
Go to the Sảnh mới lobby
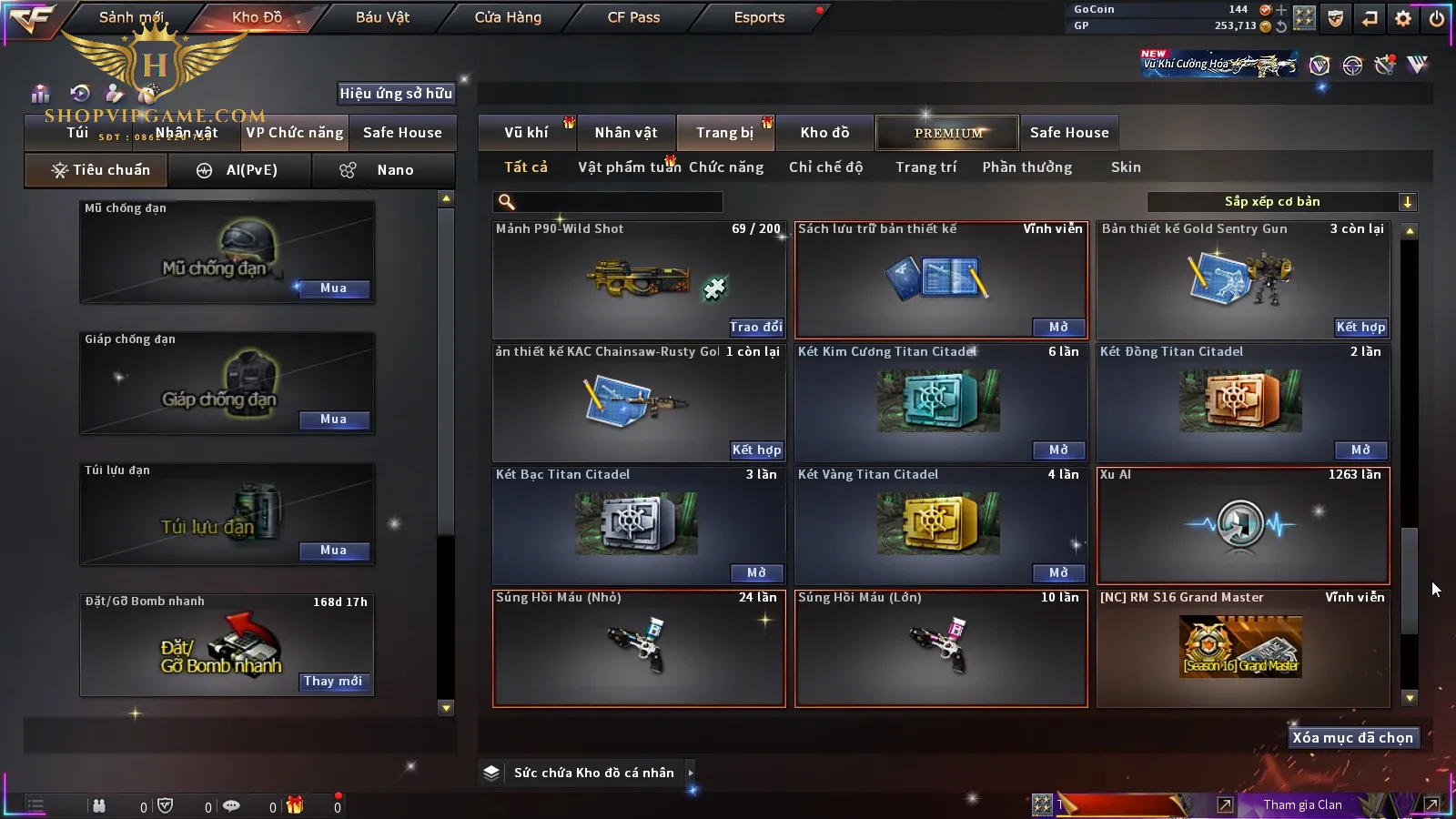click(131, 17)
